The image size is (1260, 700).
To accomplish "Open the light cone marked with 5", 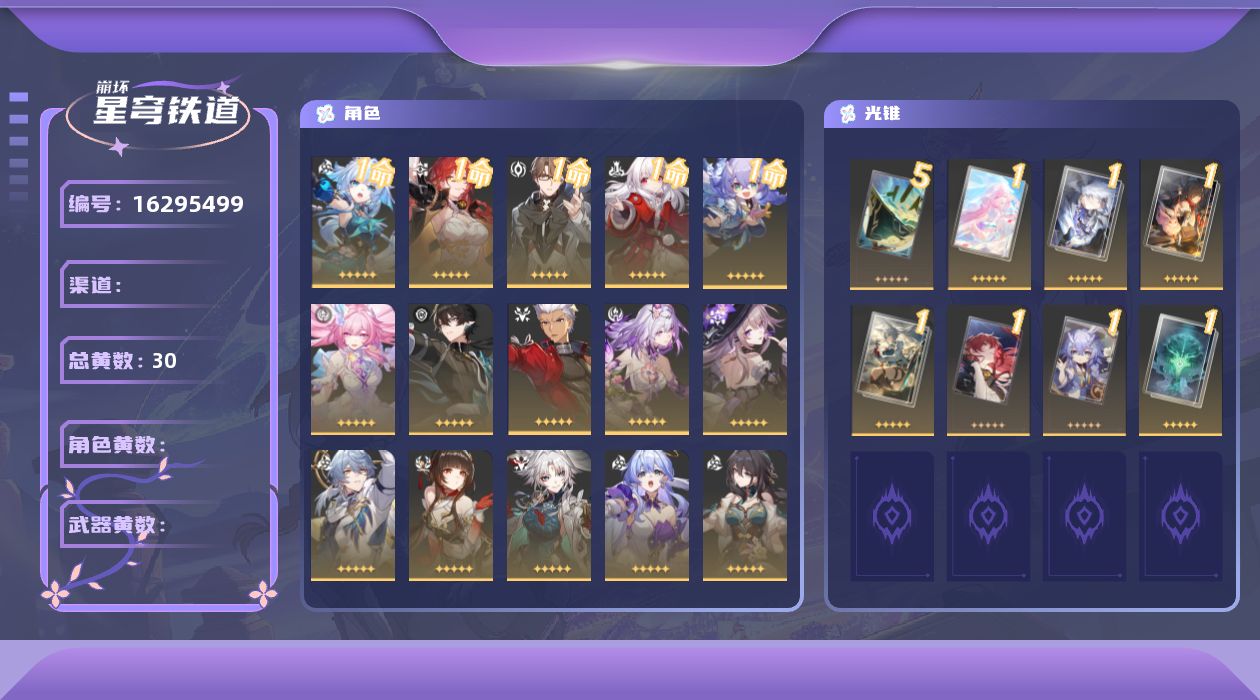I will click(891, 224).
